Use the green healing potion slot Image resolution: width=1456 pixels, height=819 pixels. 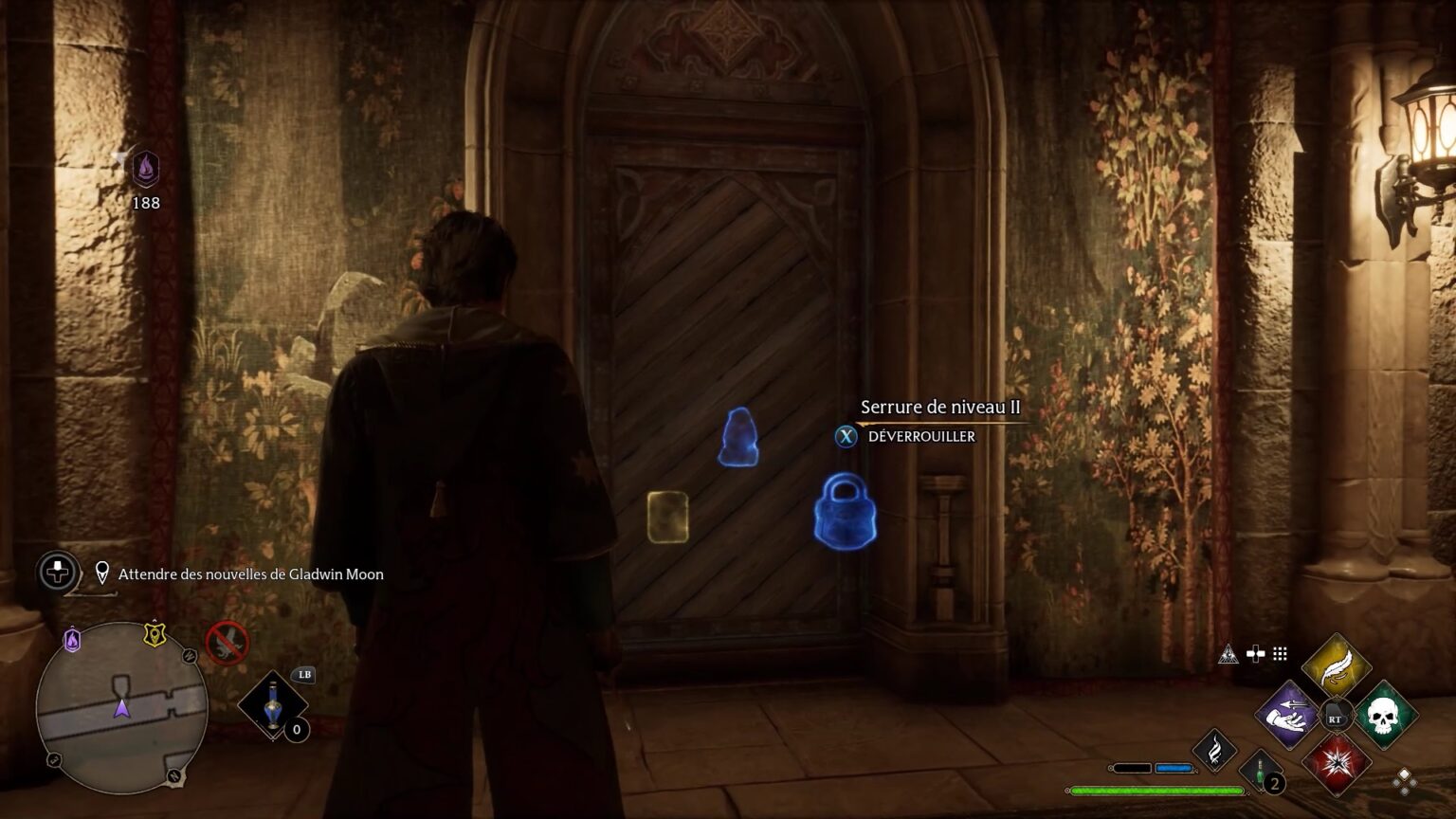point(1262,771)
